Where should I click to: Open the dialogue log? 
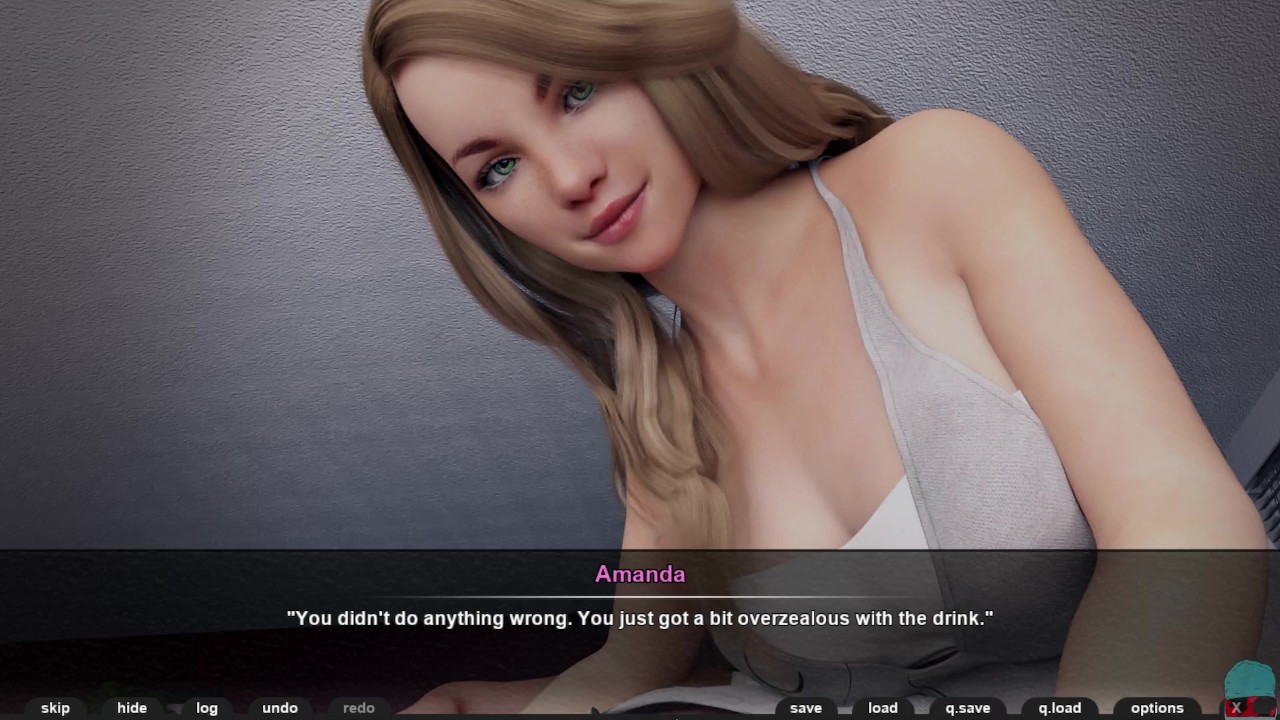tap(207, 708)
